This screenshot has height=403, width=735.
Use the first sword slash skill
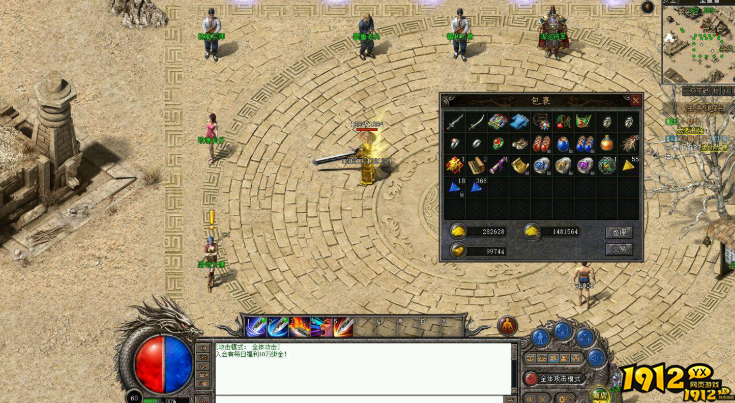pyautogui.click(x=257, y=326)
